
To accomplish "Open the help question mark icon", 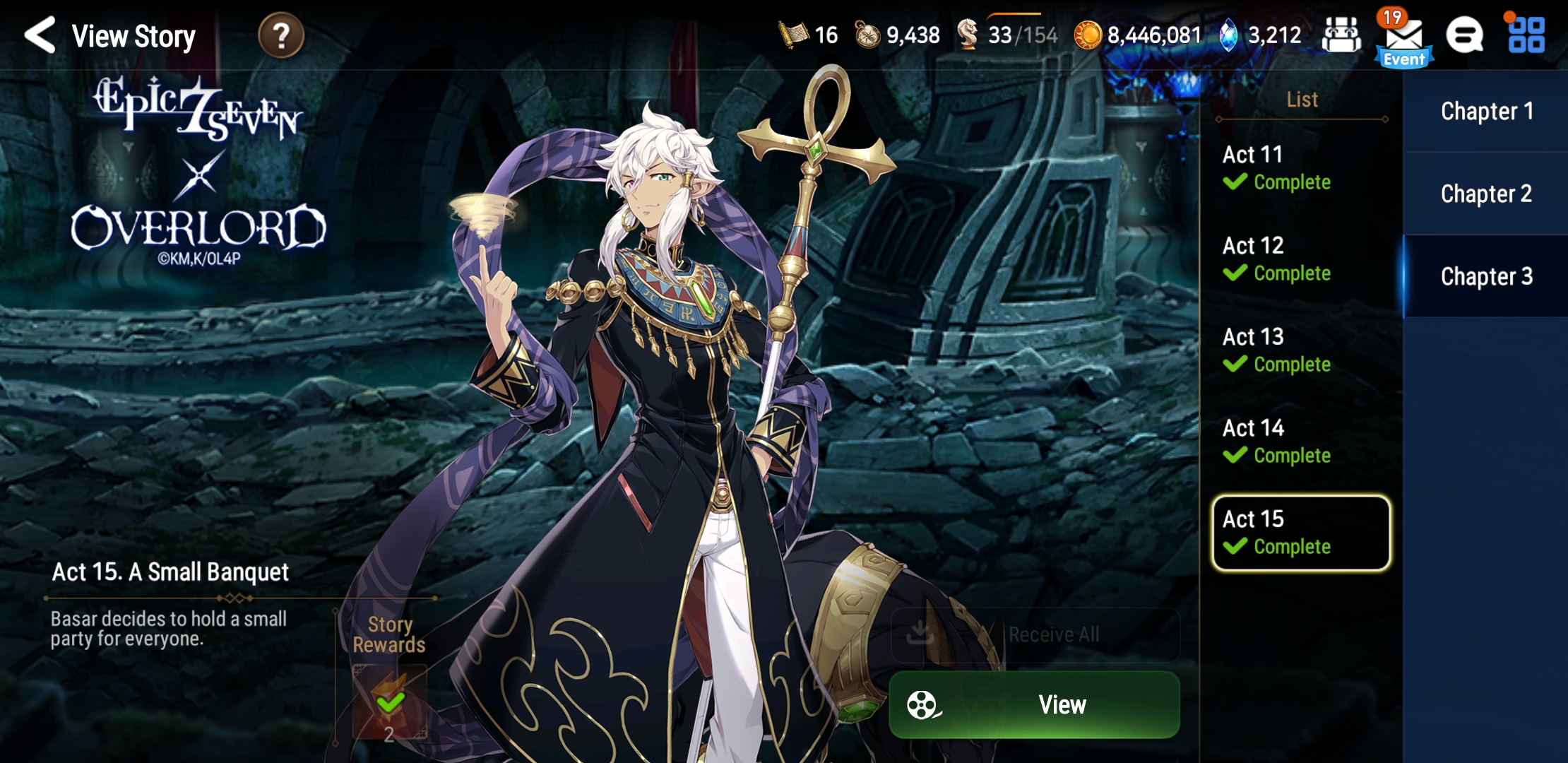I will pos(282,37).
